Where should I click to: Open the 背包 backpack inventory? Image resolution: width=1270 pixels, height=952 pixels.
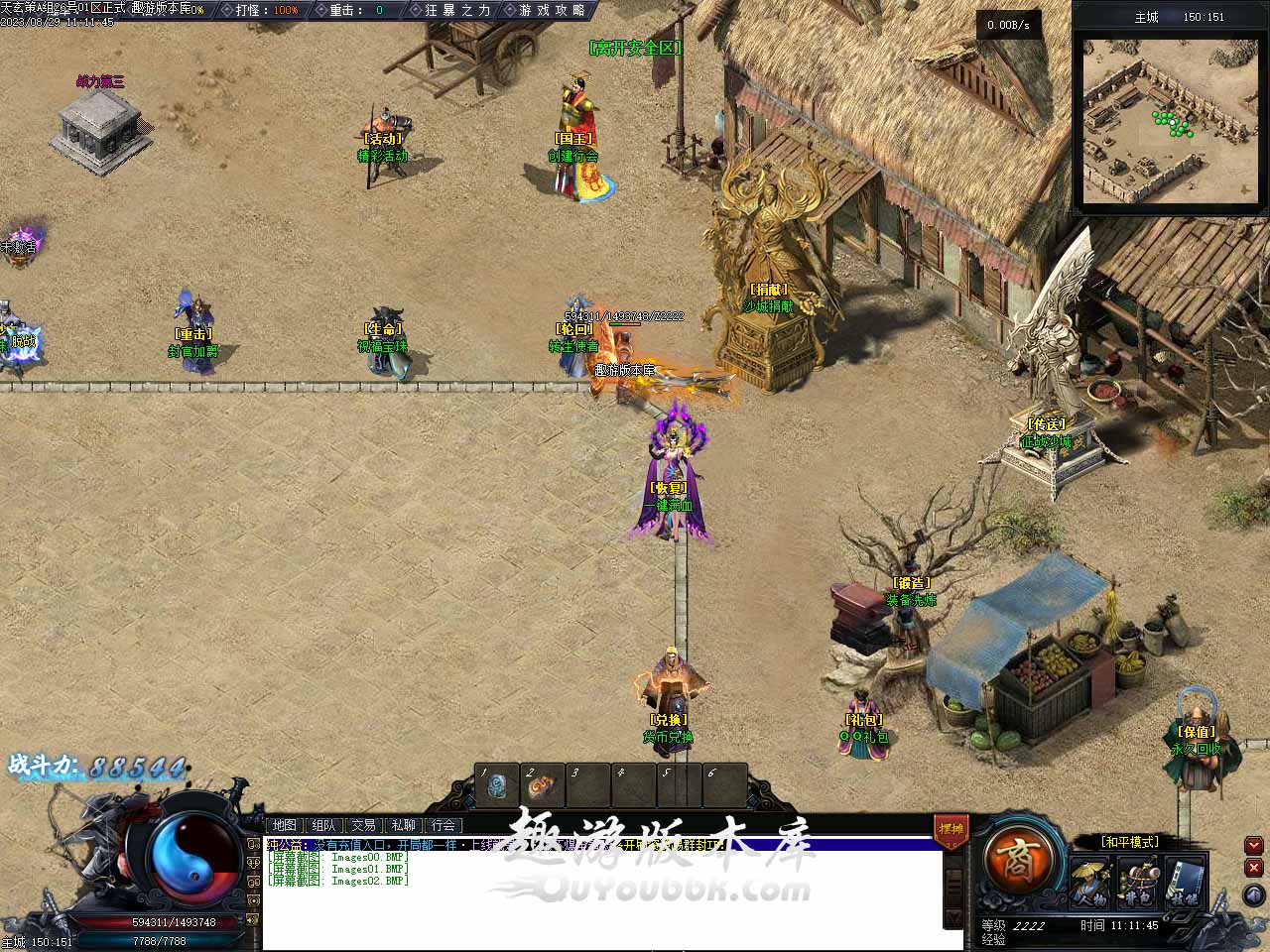click(x=1136, y=882)
